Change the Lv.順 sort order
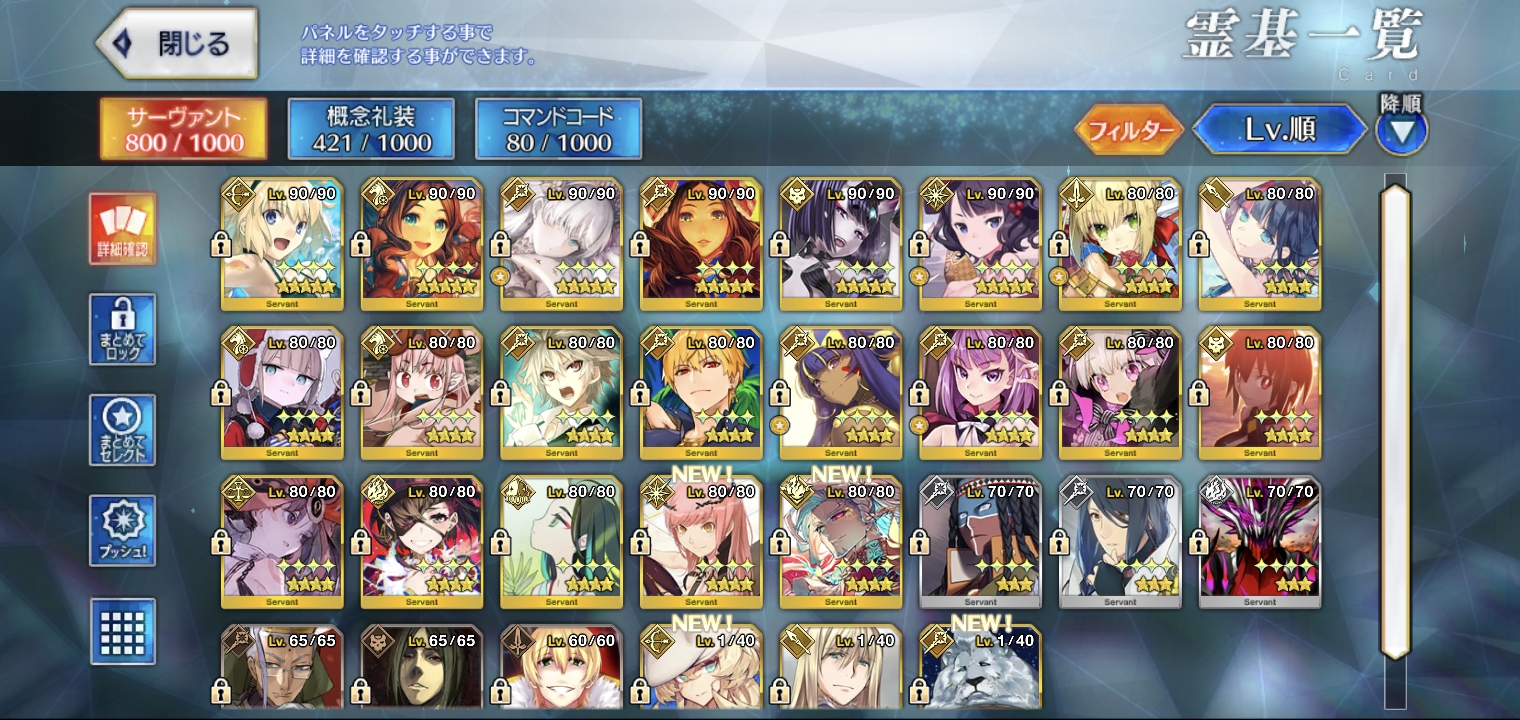 (1279, 130)
